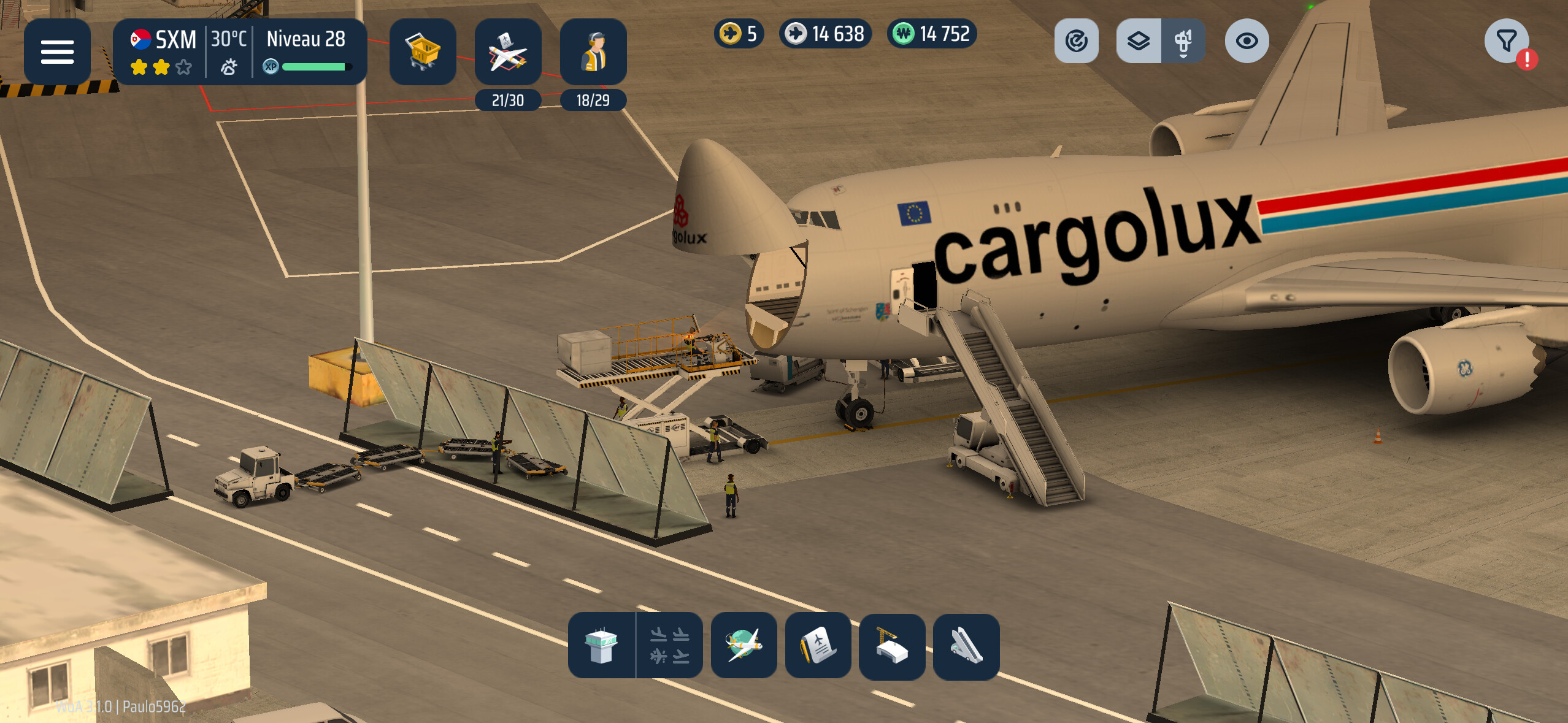Viewport: 1568px width, 723px height.
Task: Open the hamburger main menu
Action: tap(57, 52)
